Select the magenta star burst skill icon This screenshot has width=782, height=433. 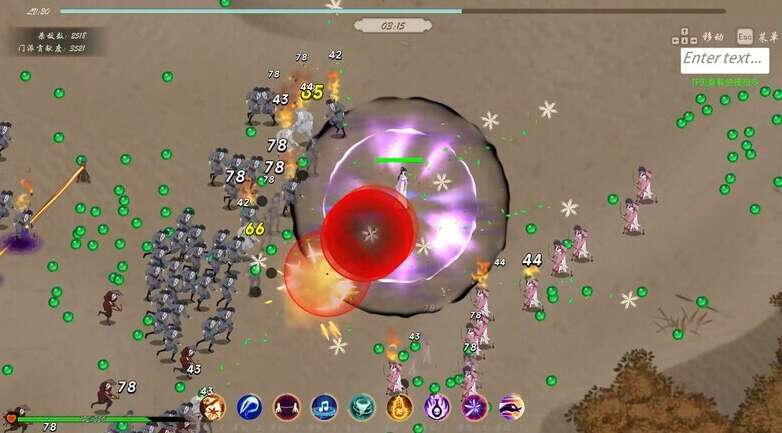(474, 407)
